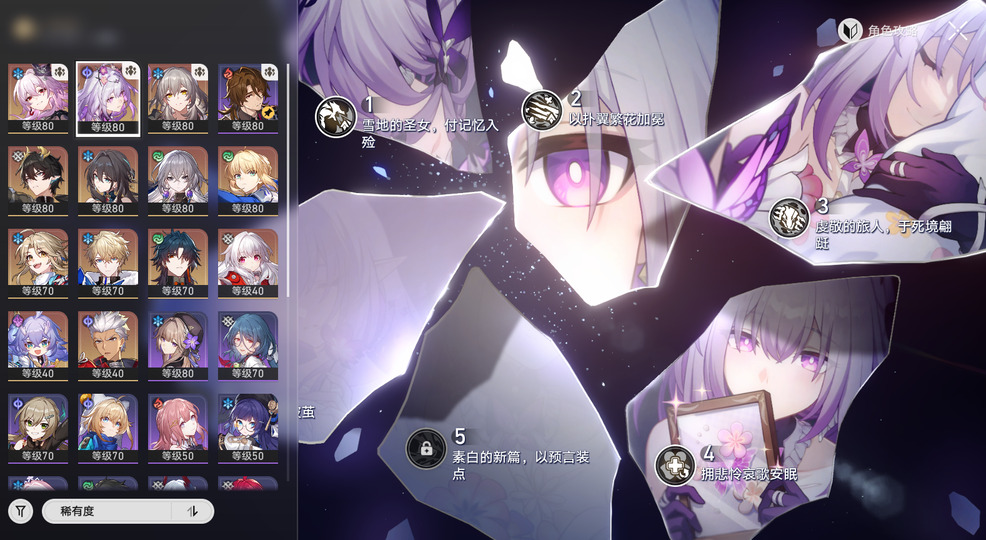The height and width of the screenshot is (540, 986).
Task: Choose the purple-haired level 40 girl with teal eyes
Action: [38, 346]
